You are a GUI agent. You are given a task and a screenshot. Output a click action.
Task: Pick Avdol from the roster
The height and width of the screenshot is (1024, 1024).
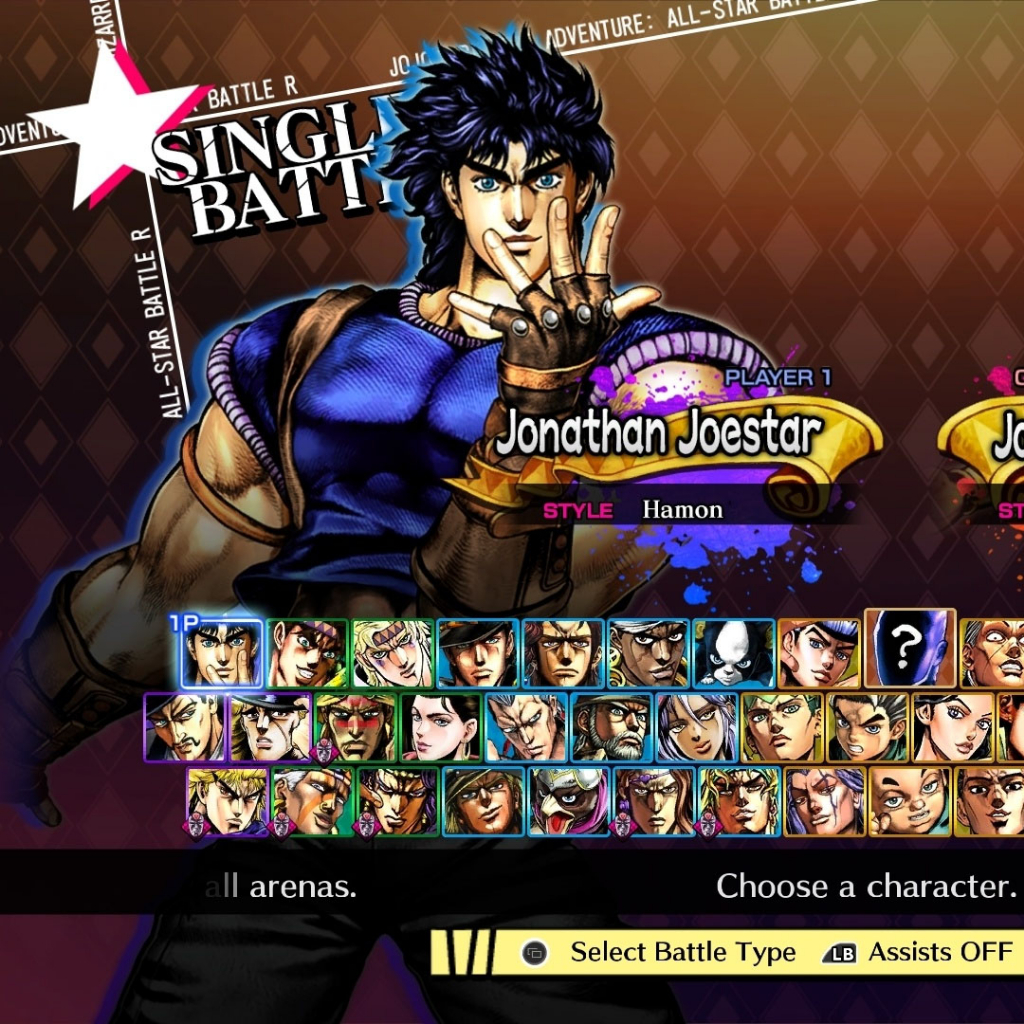[x=648, y=654]
